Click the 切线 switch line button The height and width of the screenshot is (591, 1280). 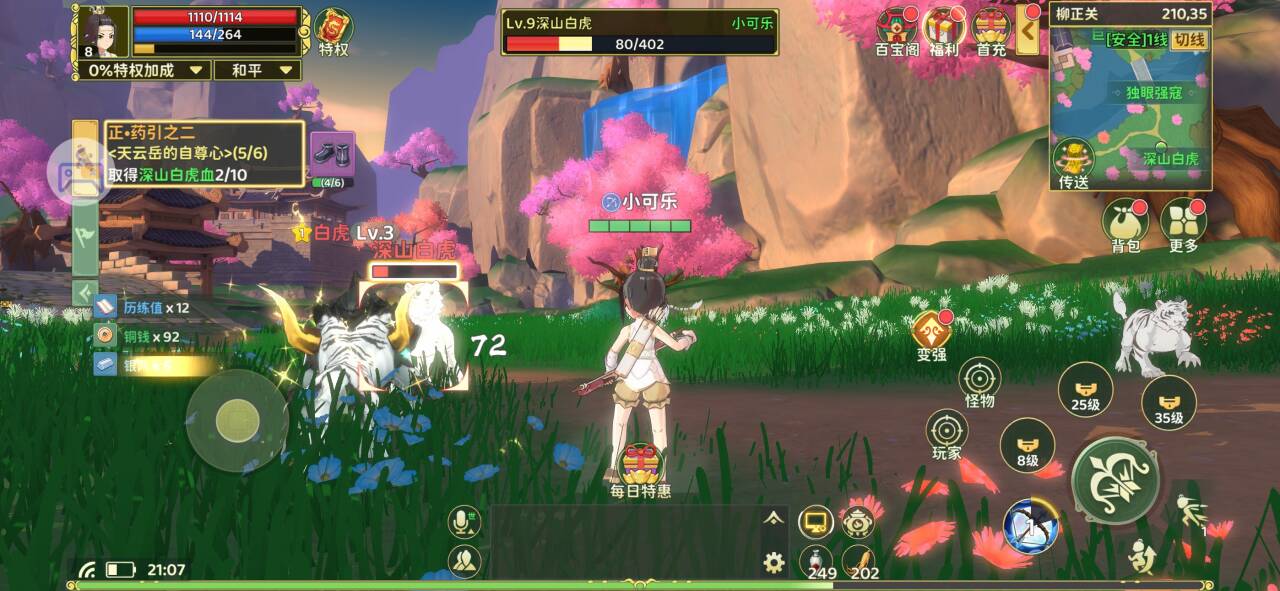pyautogui.click(x=1190, y=40)
